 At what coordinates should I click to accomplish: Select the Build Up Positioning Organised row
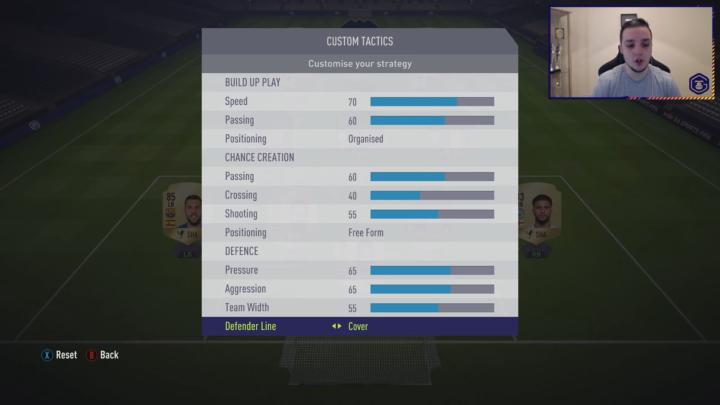pos(359,139)
